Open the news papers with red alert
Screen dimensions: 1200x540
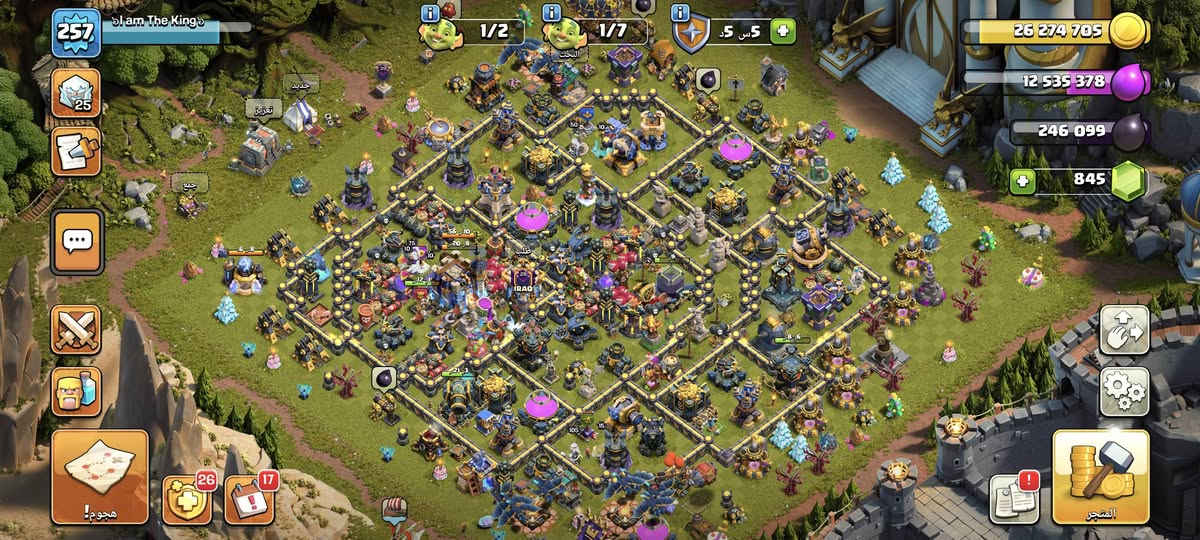1013,497
